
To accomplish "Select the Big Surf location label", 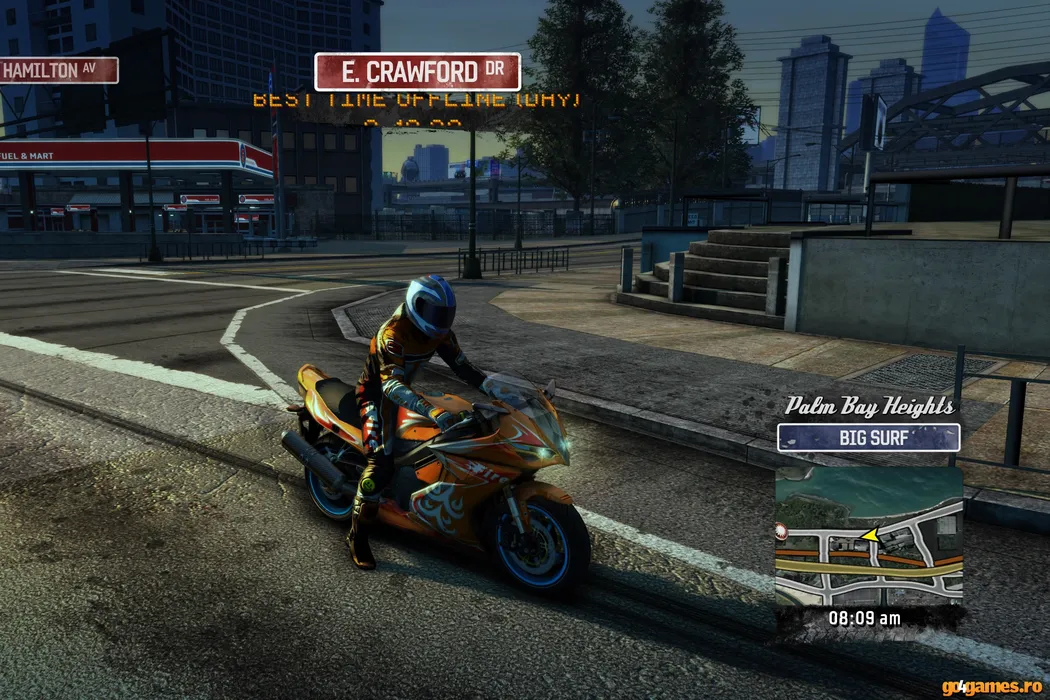I will click(868, 437).
